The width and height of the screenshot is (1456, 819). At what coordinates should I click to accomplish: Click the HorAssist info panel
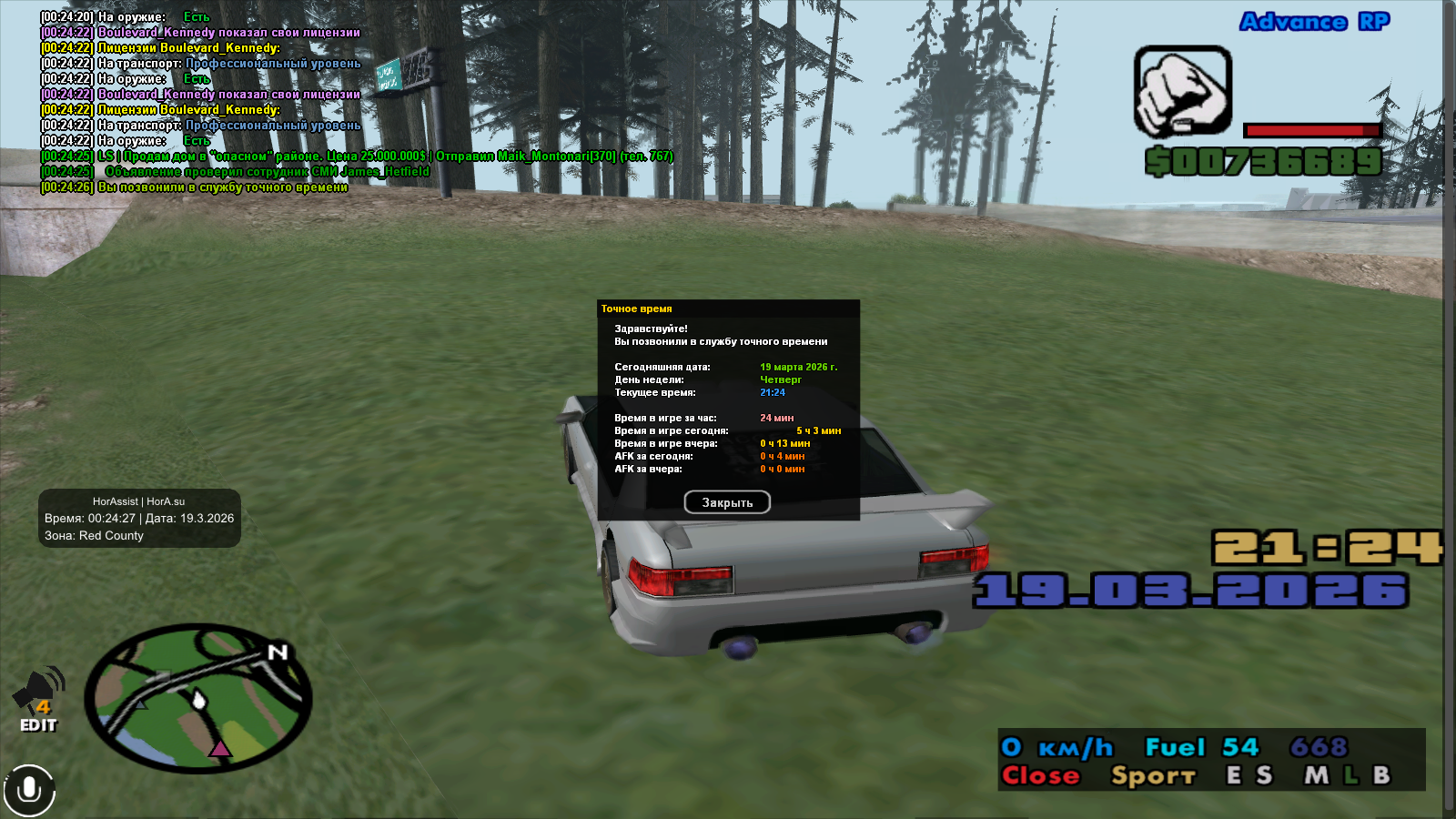(139, 519)
